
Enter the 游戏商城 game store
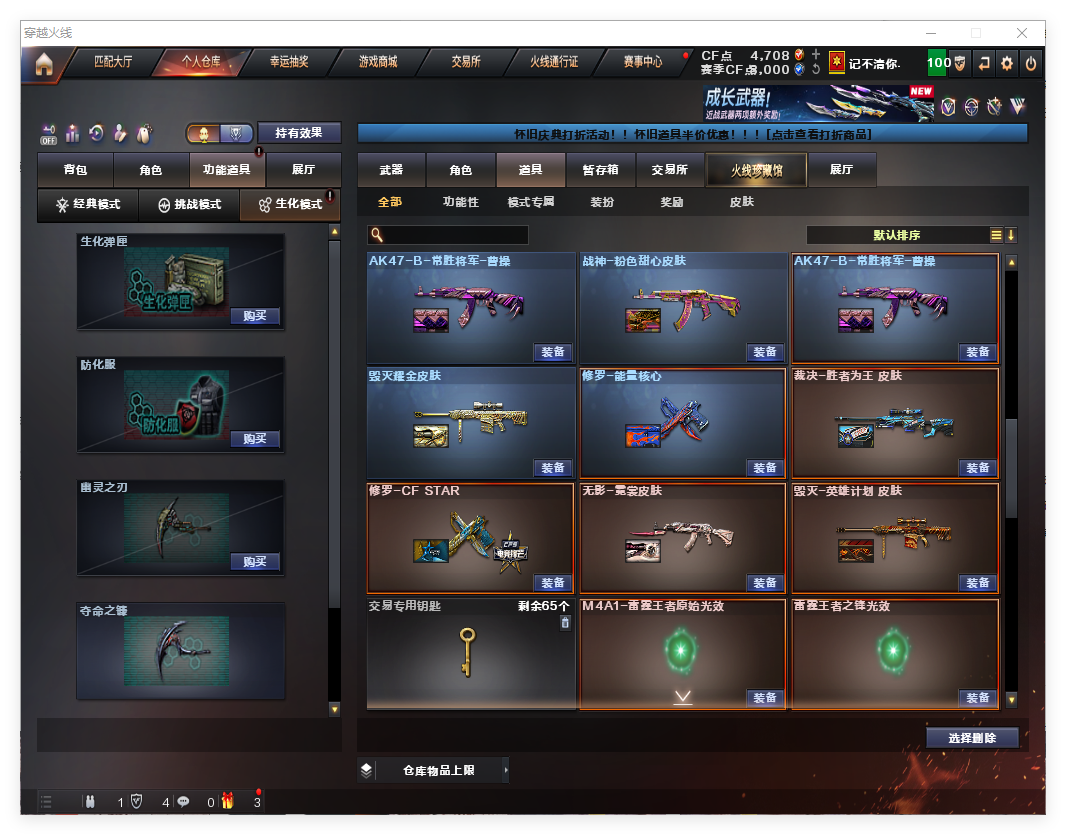click(378, 62)
